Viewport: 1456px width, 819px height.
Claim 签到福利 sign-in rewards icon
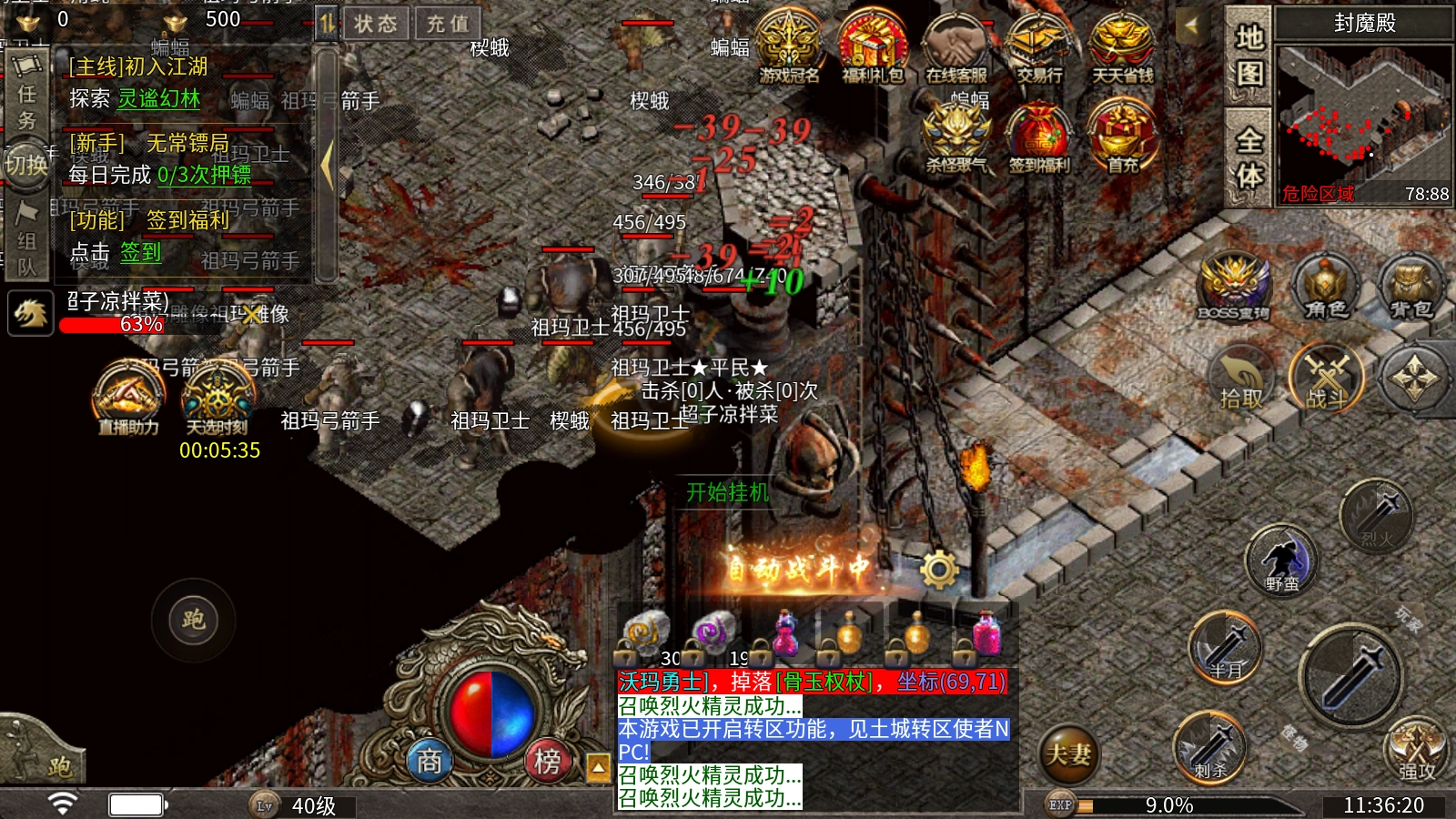click(1039, 138)
